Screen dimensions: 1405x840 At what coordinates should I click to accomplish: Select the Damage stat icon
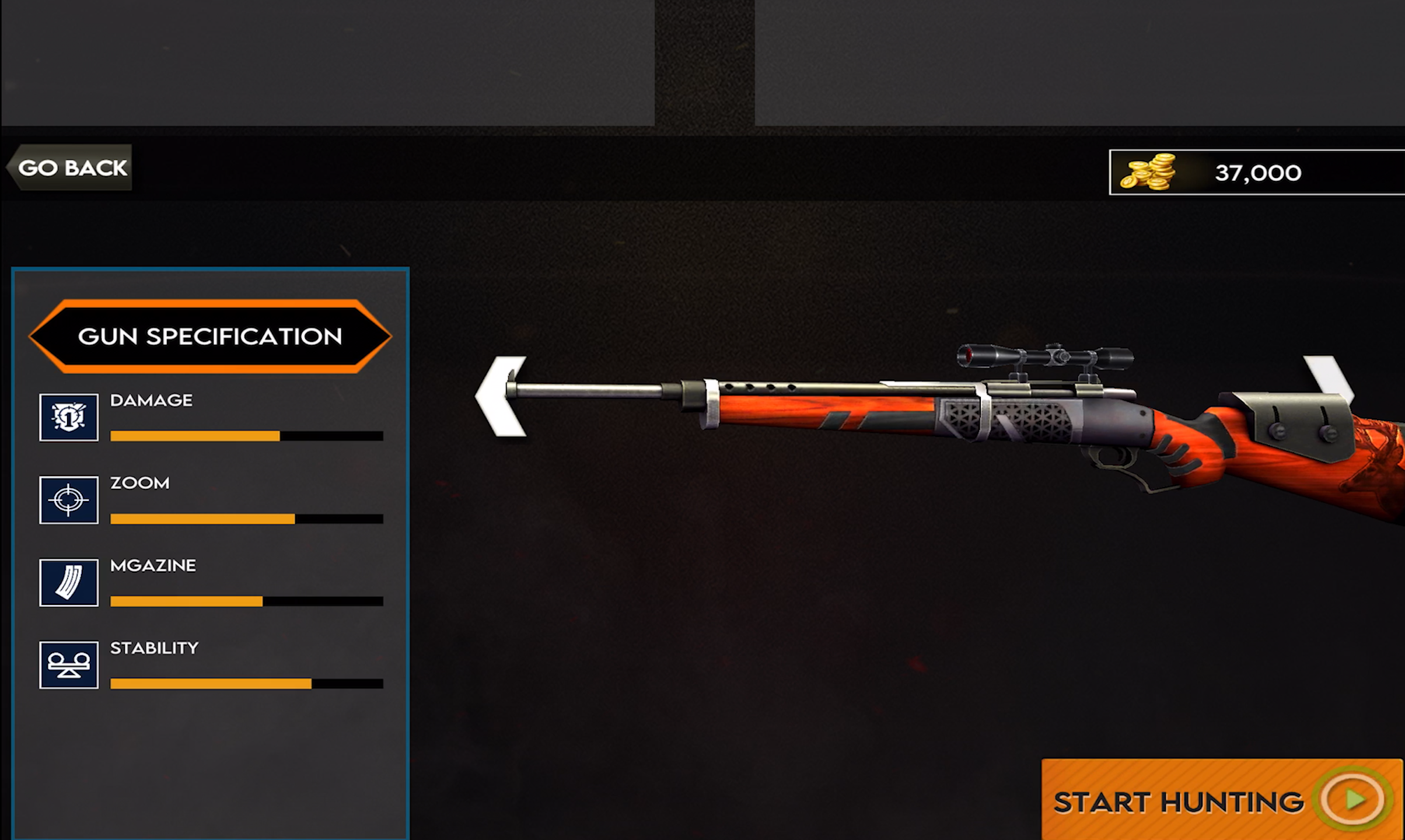tap(69, 417)
